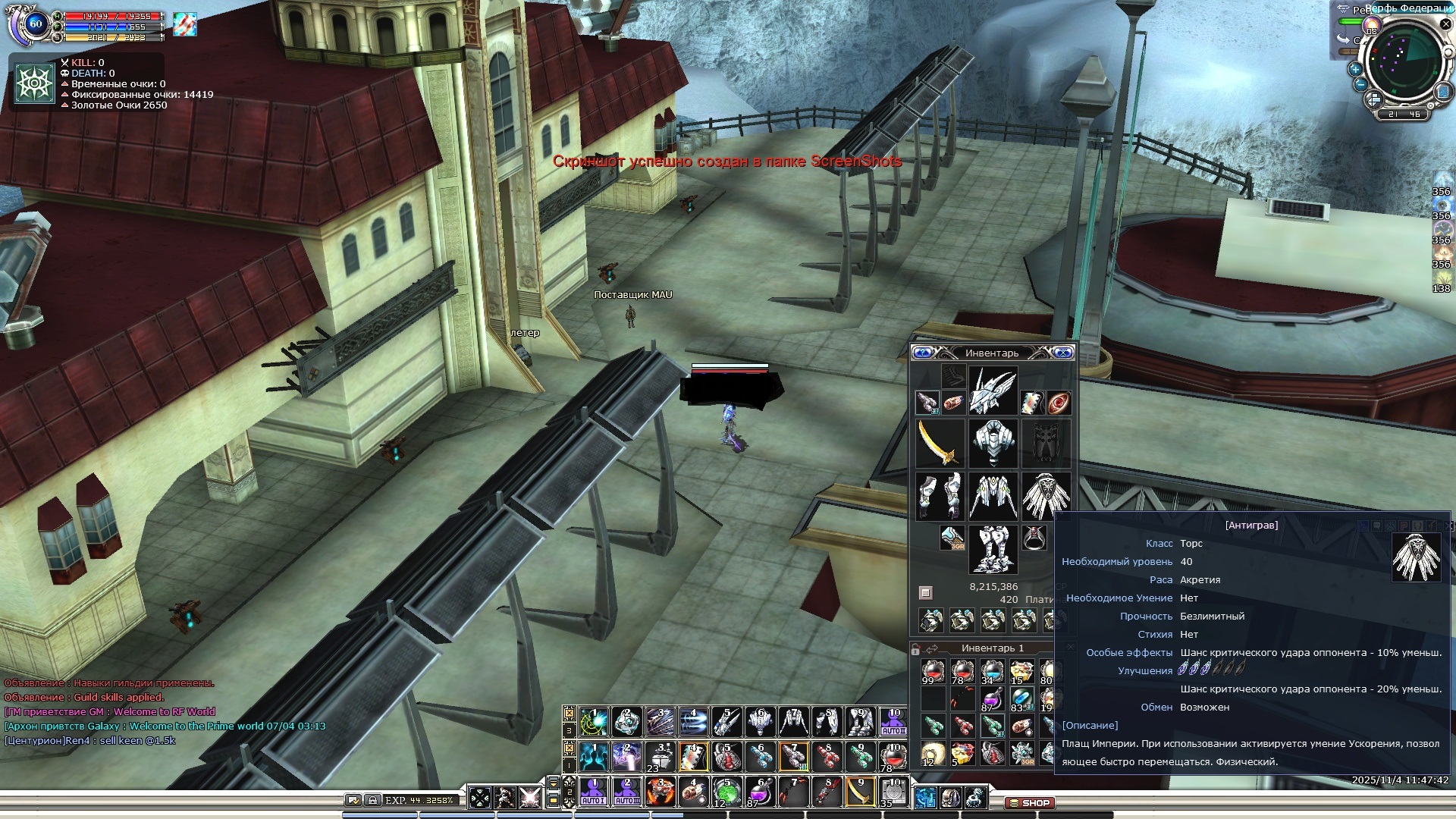Use the purple potion hotbar slot
Image resolution: width=1456 pixels, height=819 pixels.
tap(759, 792)
